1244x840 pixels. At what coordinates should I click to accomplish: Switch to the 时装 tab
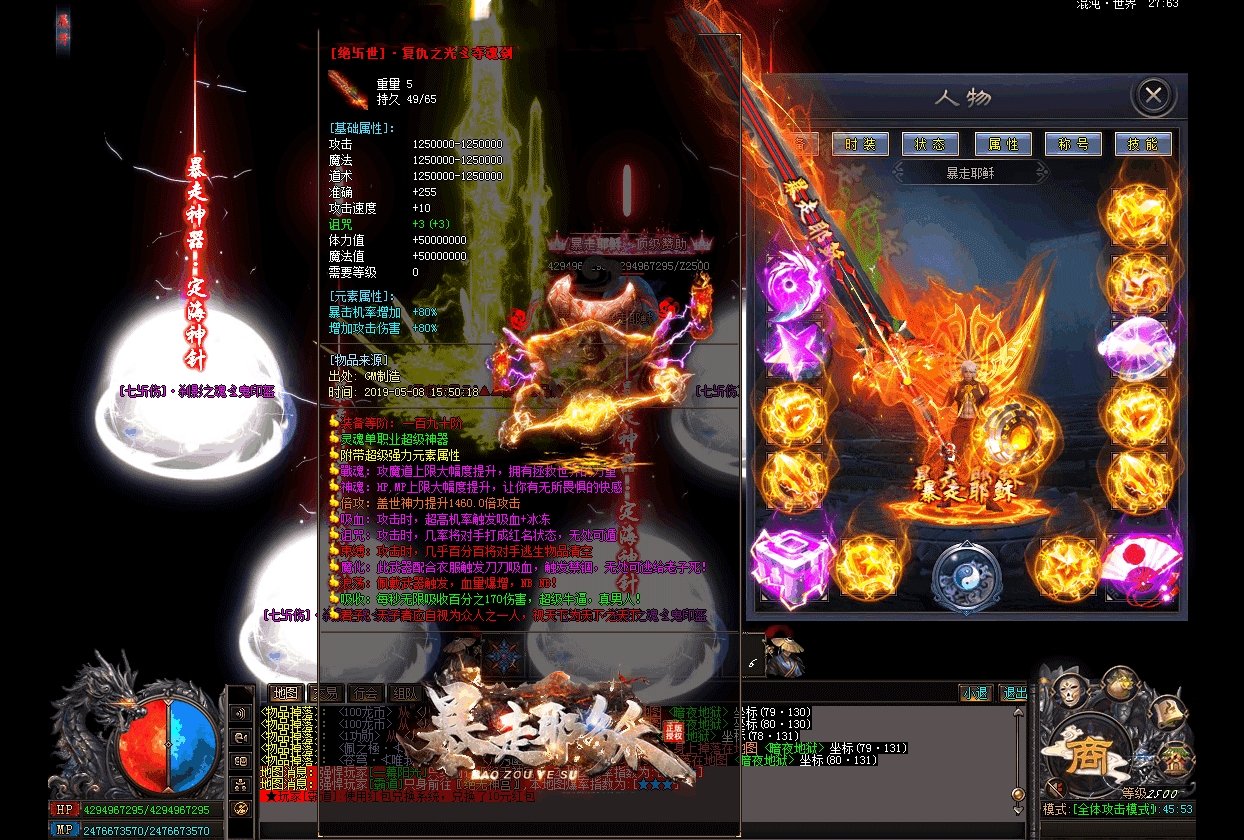(x=859, y=144)
